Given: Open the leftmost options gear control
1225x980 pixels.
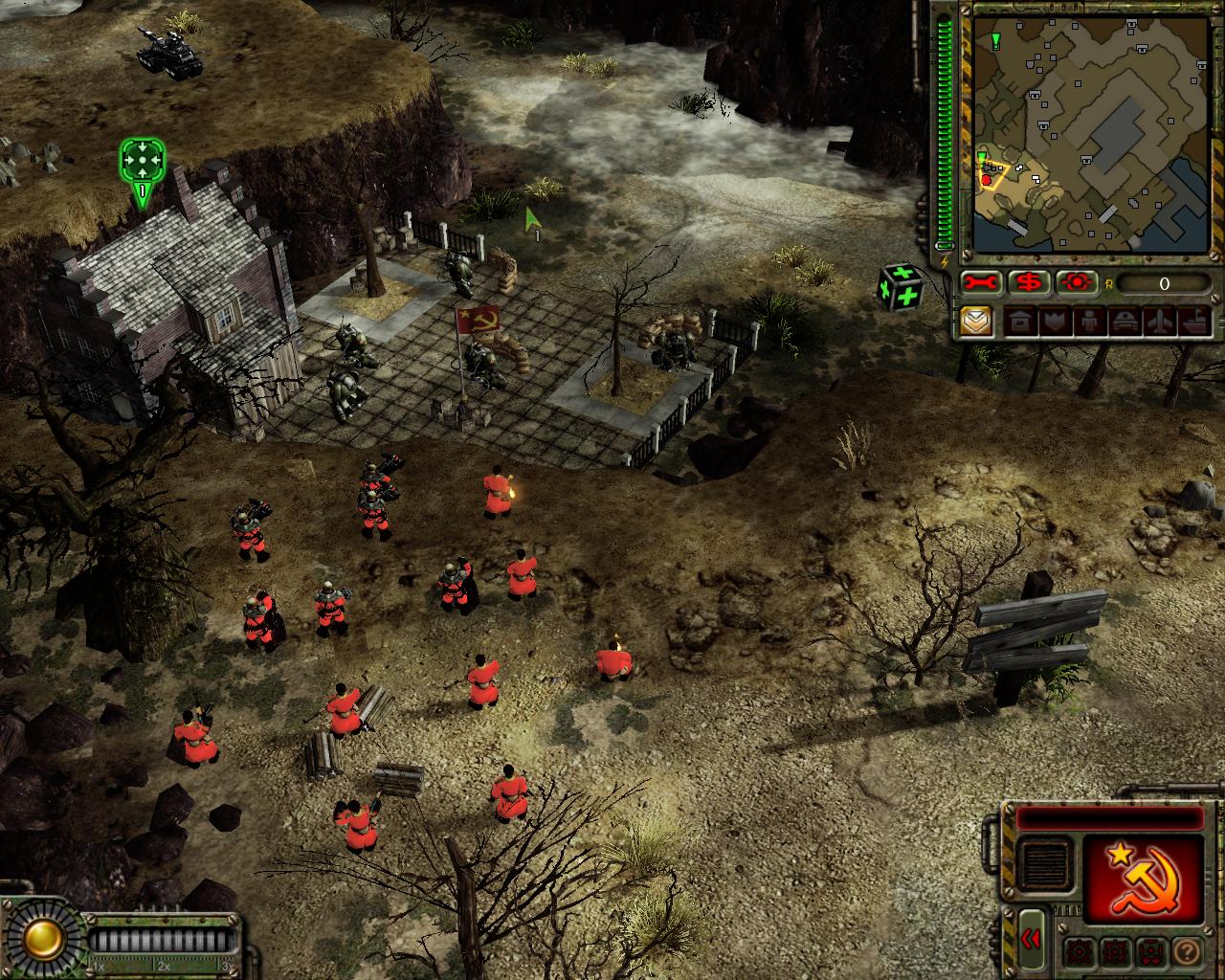Looking at the screenshot, I should coord(1078,951).
